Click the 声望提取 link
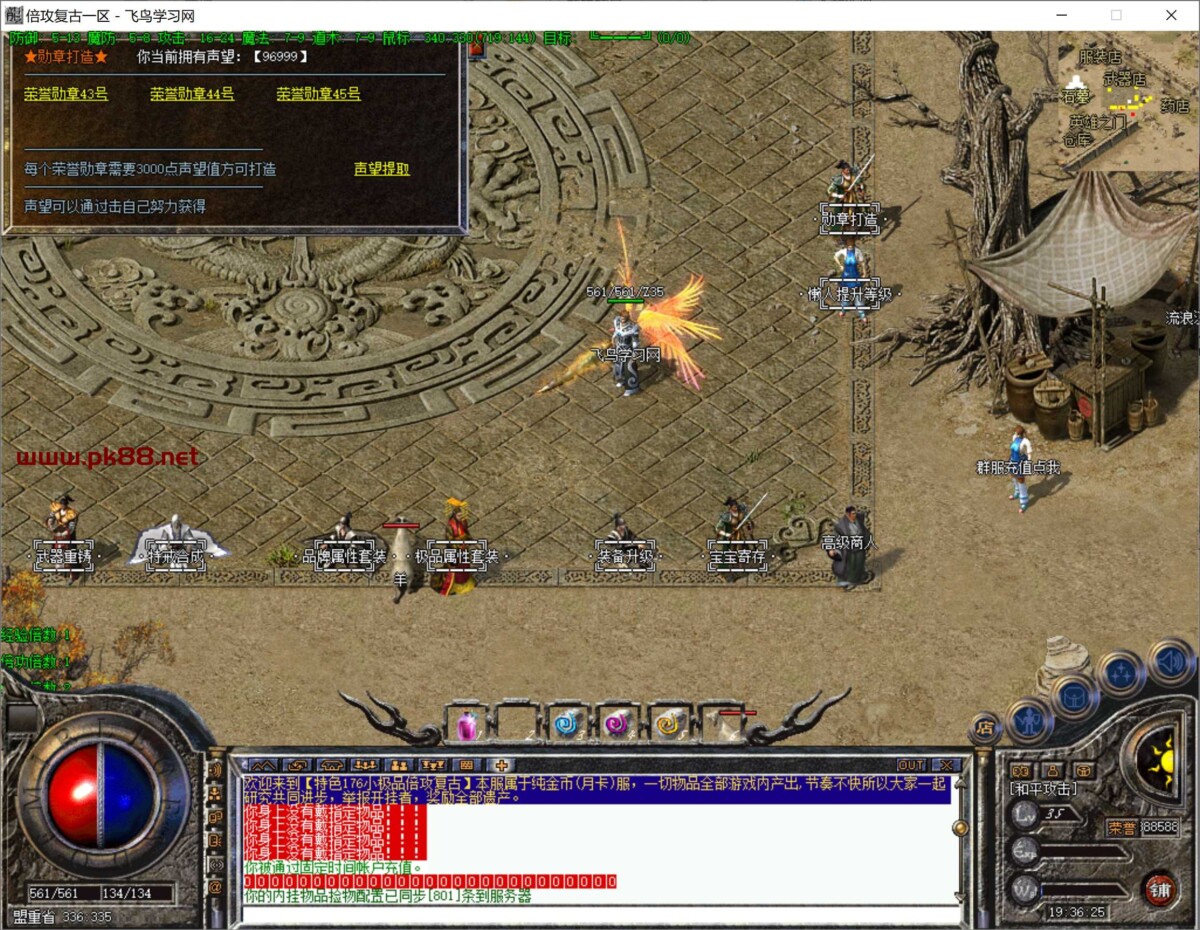The image size is (1200, 930). (x=382, y=169)
